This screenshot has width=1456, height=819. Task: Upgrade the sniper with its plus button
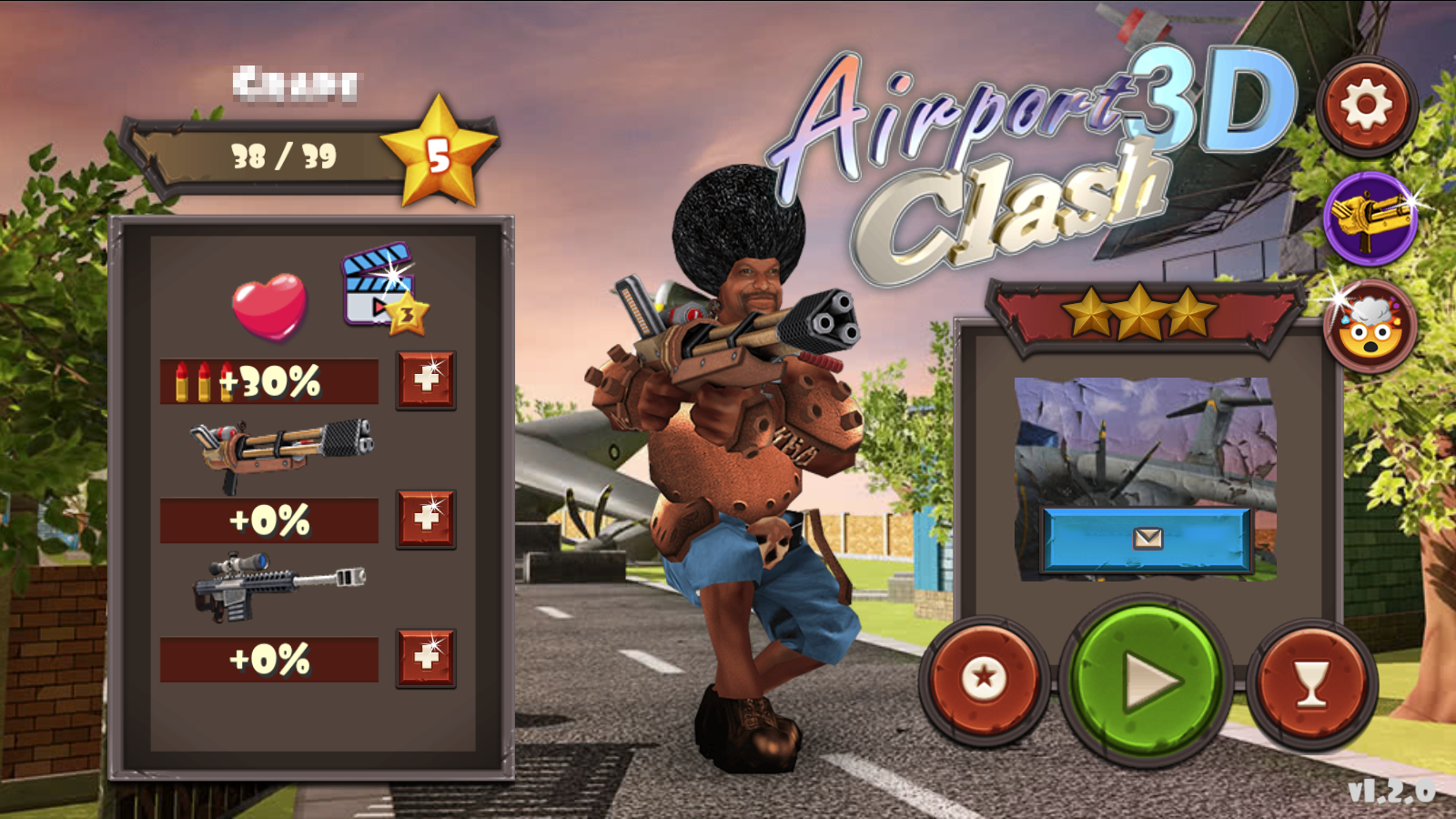pyautogui.click(x=425, y=655)
